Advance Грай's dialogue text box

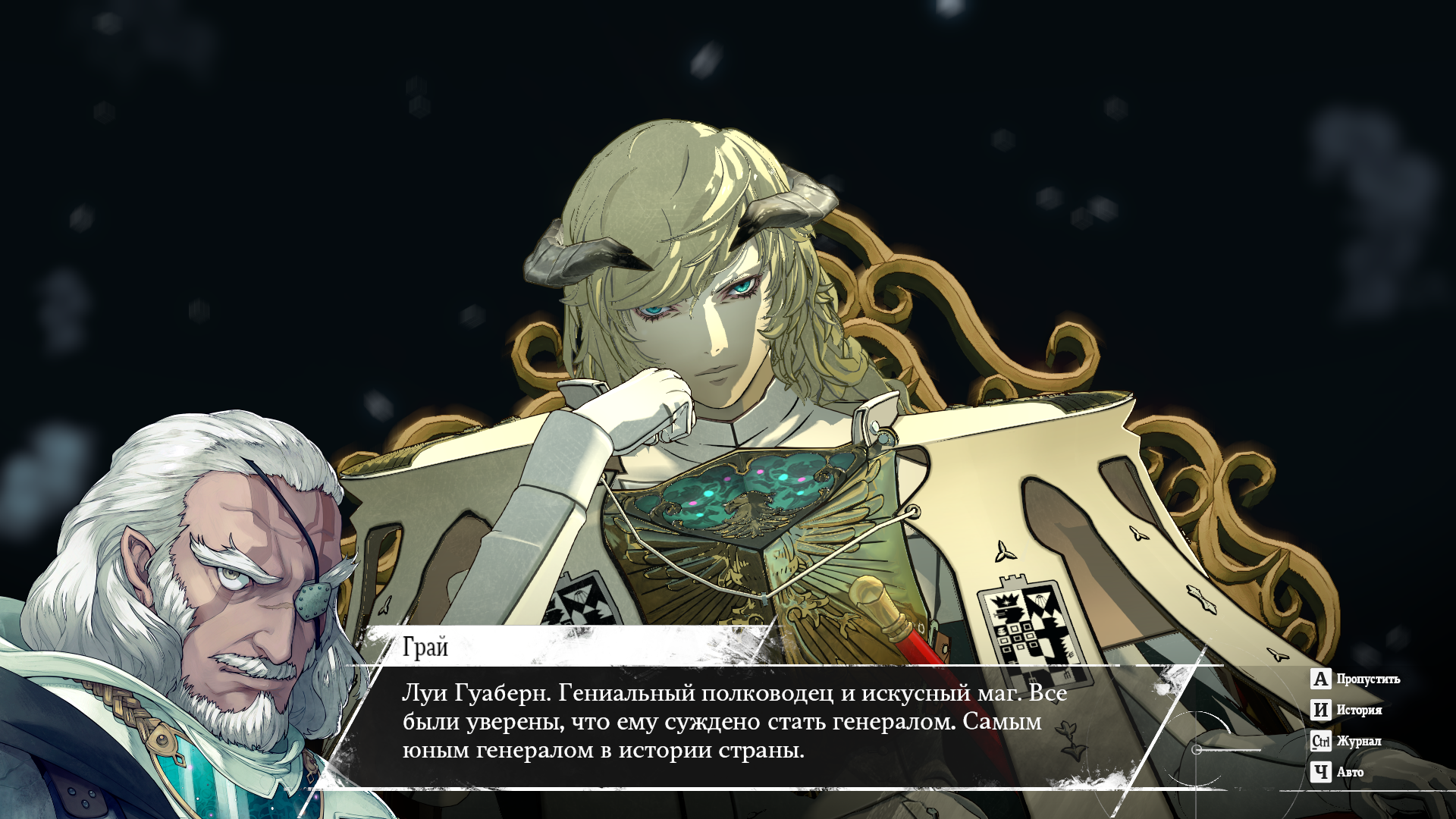click(734, 722)
